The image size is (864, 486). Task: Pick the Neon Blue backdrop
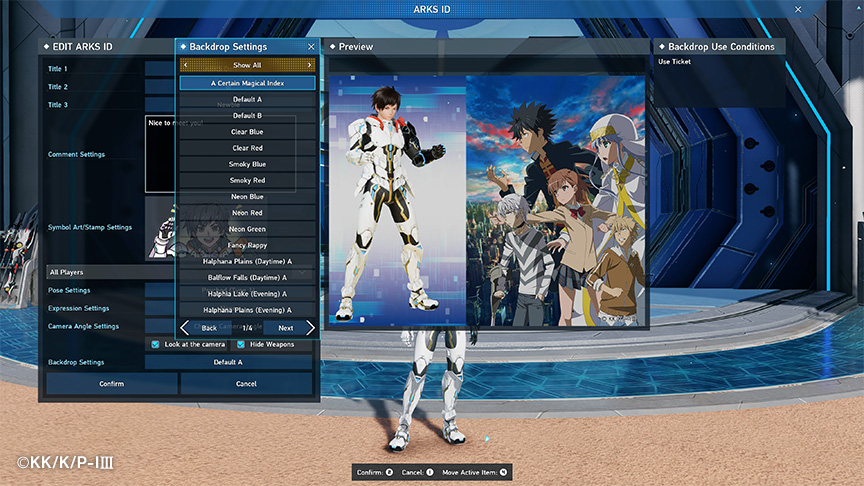pyautogui.click(x=247, y=197)
